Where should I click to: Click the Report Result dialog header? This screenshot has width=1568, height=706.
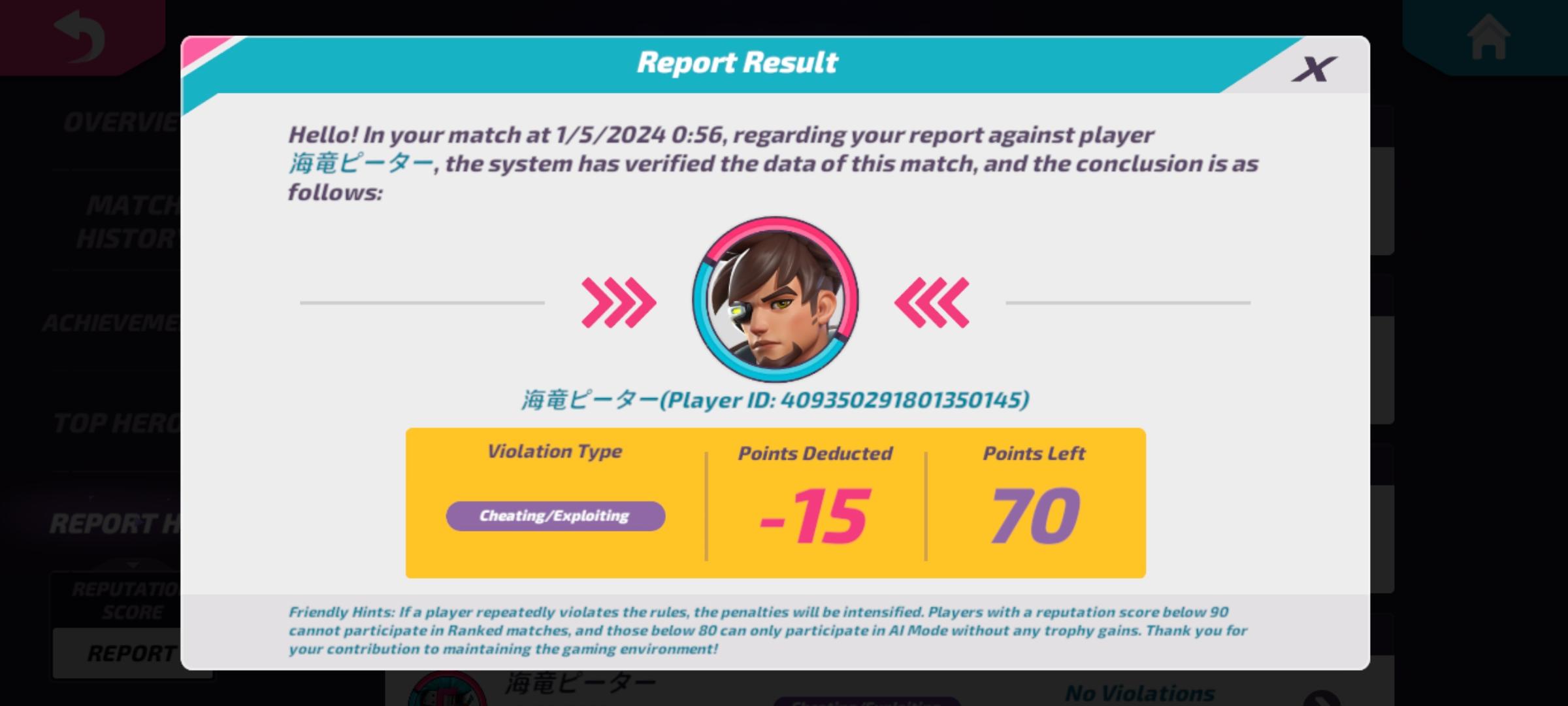coord(737,62)
